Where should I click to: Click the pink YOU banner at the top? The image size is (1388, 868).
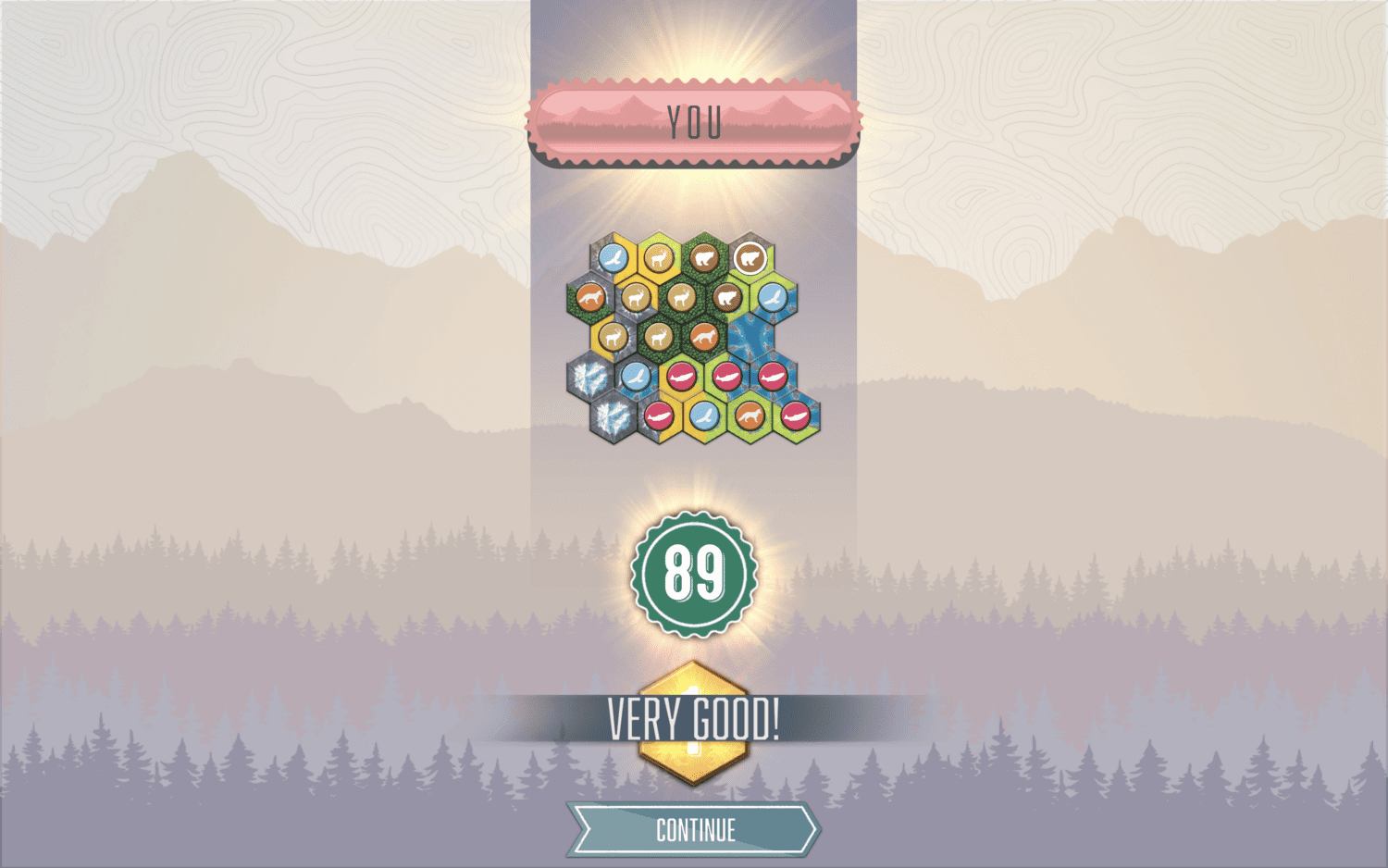pyautogui.click(x=692, y=121)
